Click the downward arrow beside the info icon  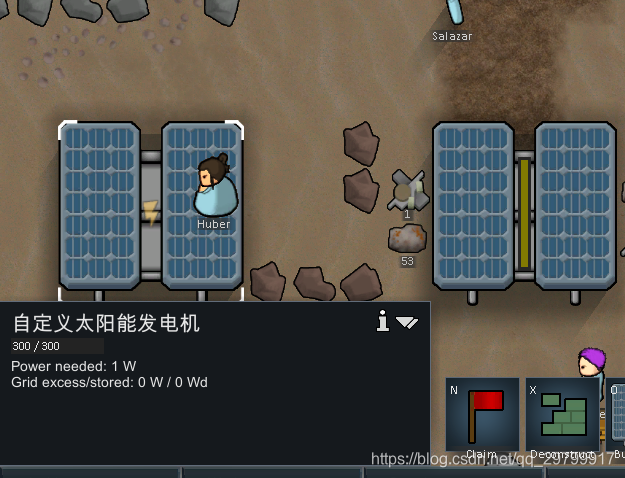click(407, 322)
